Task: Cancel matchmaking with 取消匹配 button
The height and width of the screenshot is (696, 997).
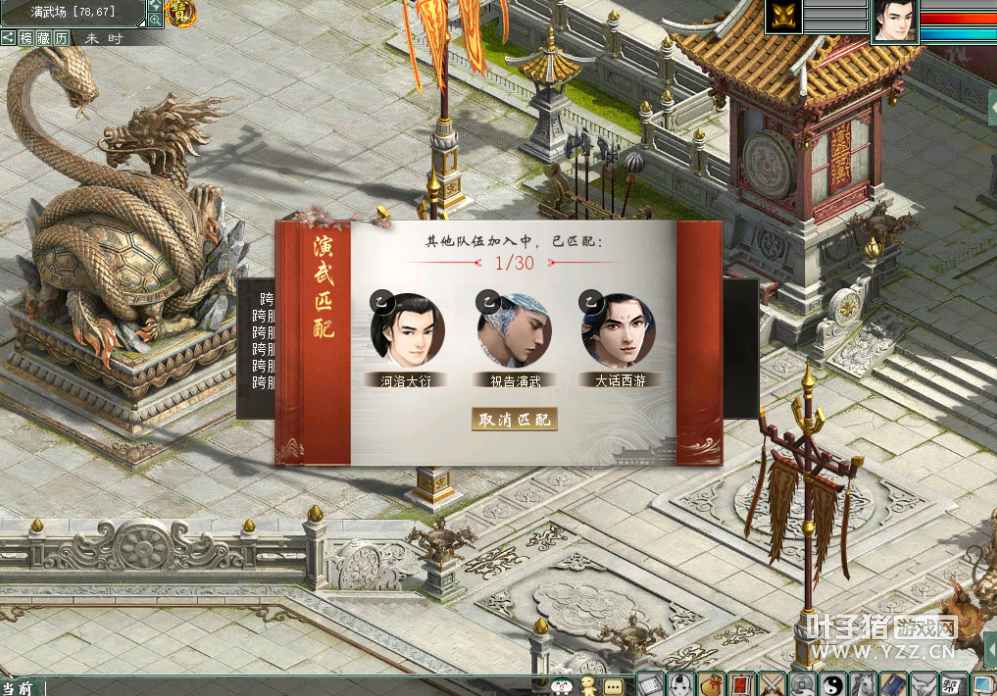Action: tap(514, 419)
